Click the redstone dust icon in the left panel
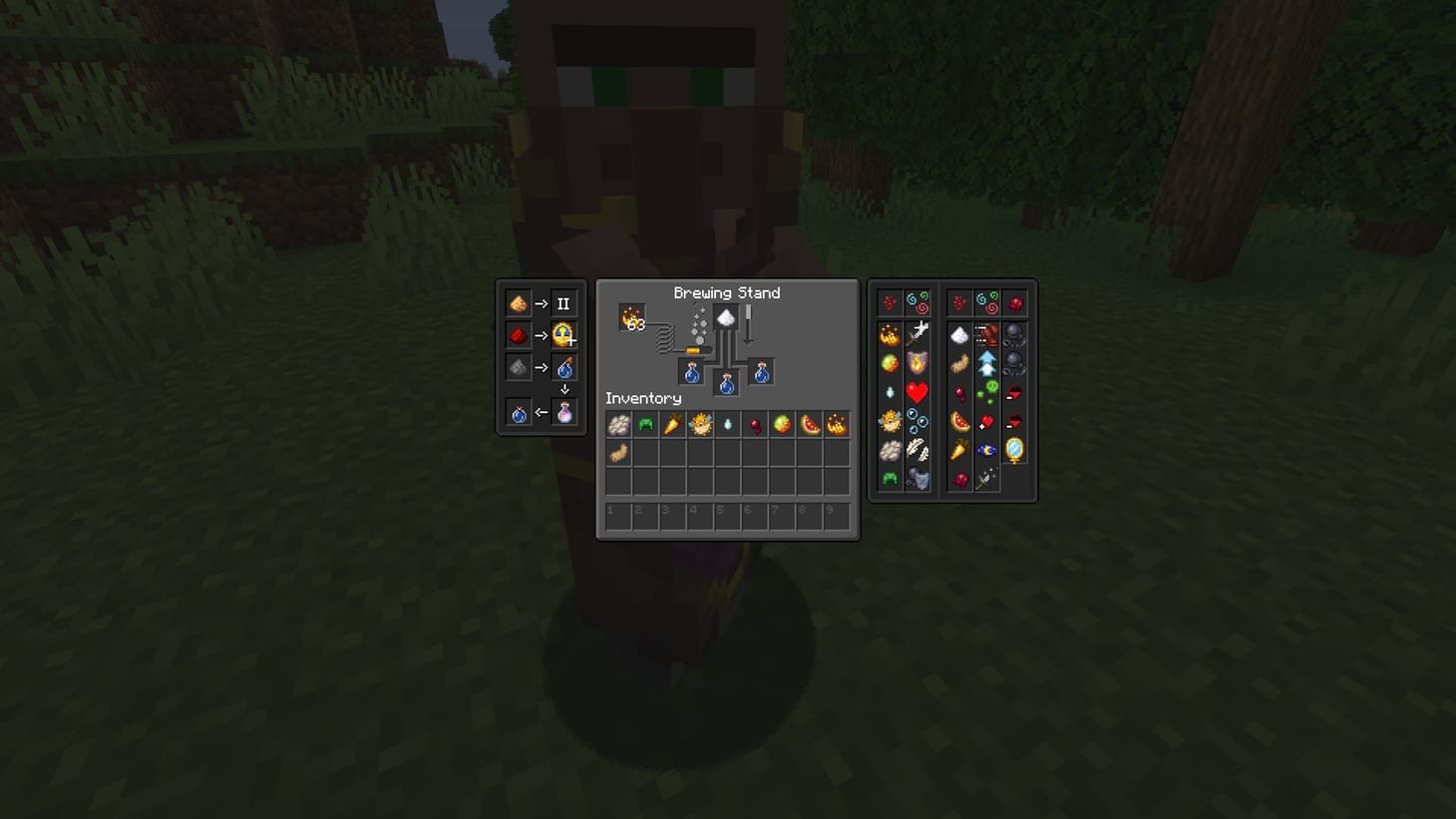Image resolution: width=1456 pixels, height=819 pixels. click(x=519, y=335)
